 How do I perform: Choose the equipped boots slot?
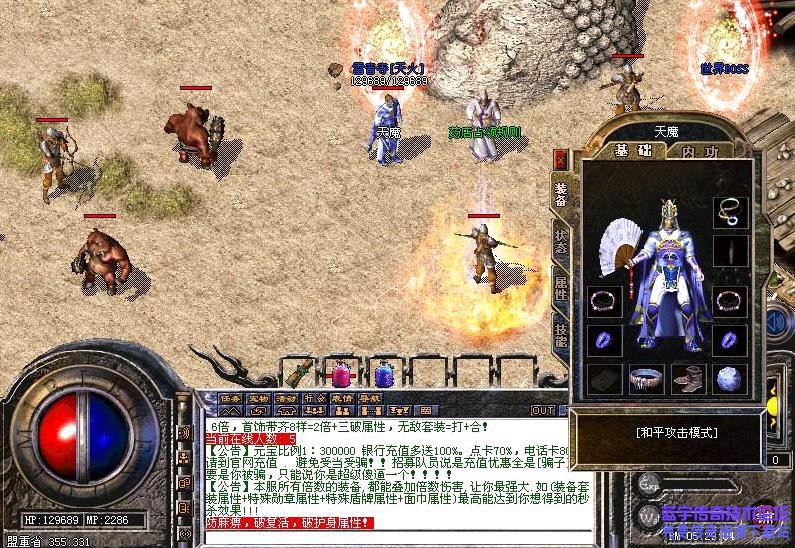687,379
